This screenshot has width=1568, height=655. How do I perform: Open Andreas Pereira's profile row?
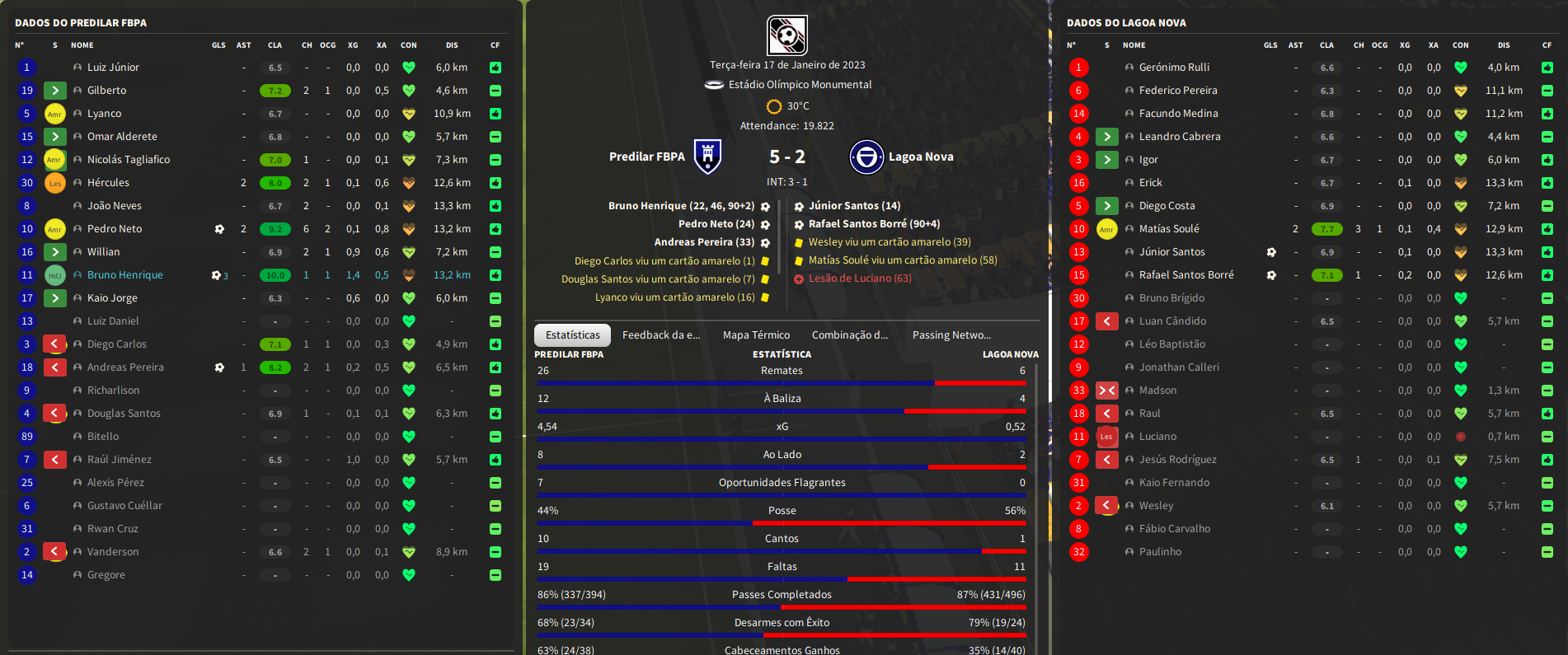(x=125, y=367)
